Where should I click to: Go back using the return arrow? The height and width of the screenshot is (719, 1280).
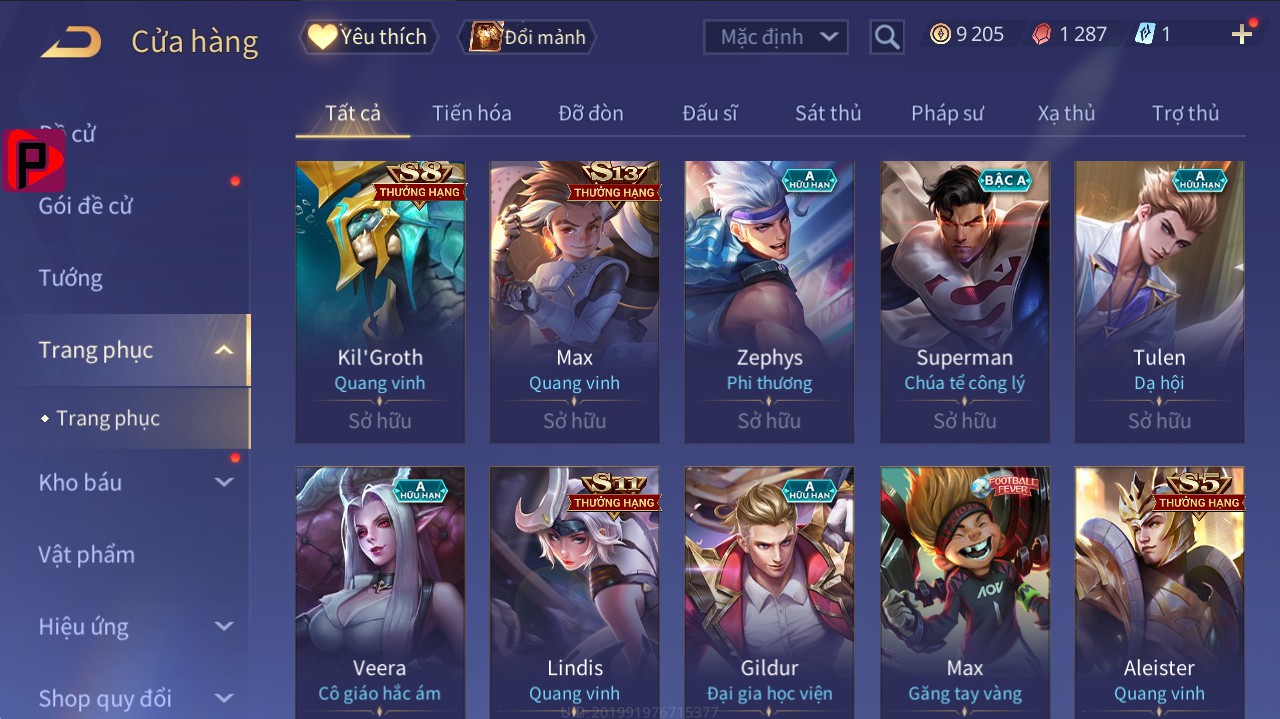[x=71, y=42]
